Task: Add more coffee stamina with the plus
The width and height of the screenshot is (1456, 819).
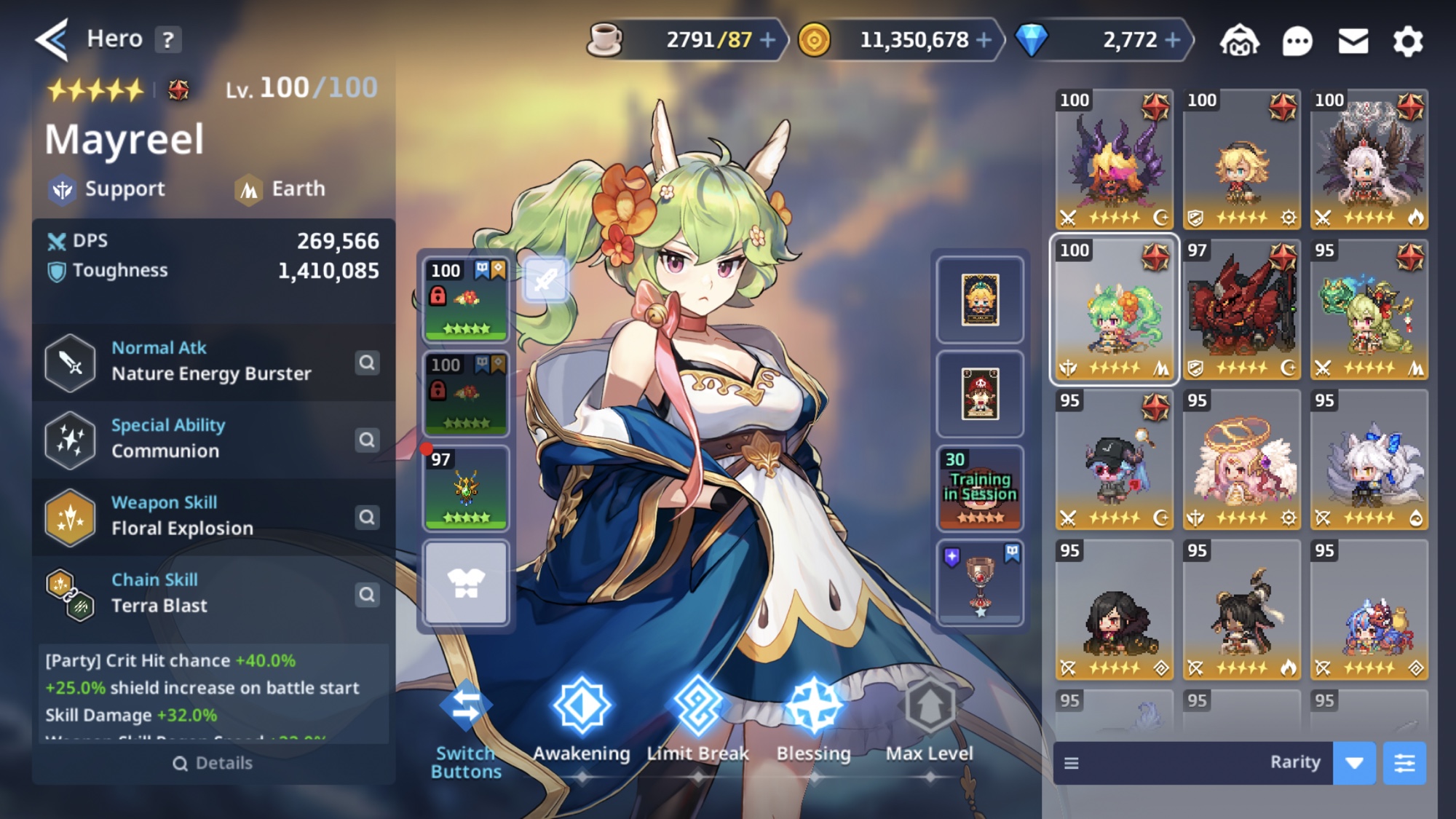Action: tap(768, 40)
